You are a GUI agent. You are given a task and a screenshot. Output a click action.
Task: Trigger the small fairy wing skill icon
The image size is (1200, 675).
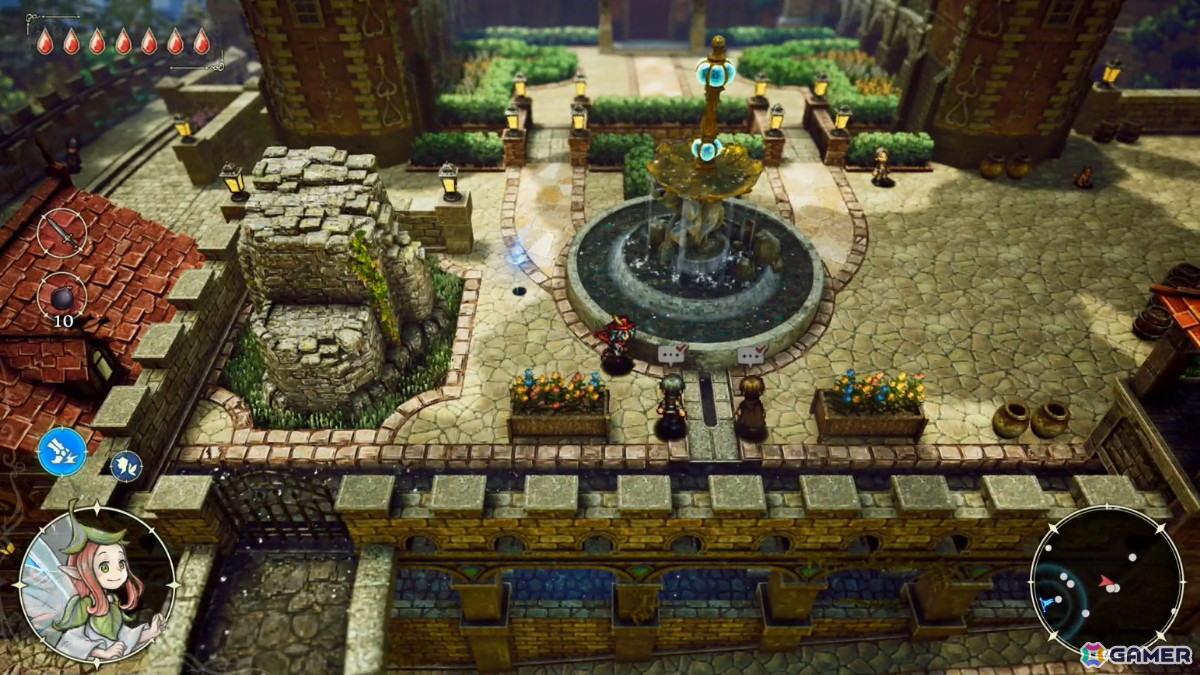coord(125,465)
